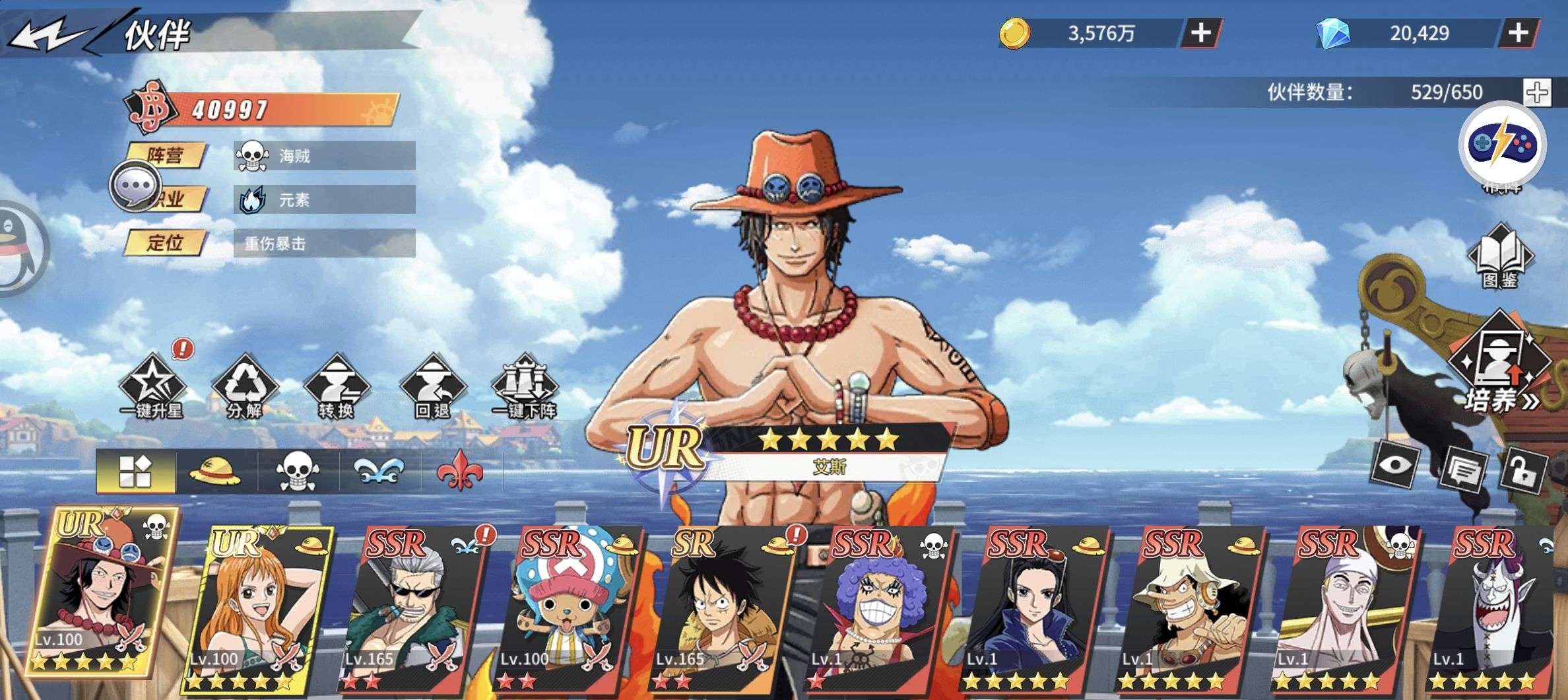This screenshot has height=700, width=1568.
Task: Tap 一键下阵 to remove all partners
Action: tap(525, 388)
